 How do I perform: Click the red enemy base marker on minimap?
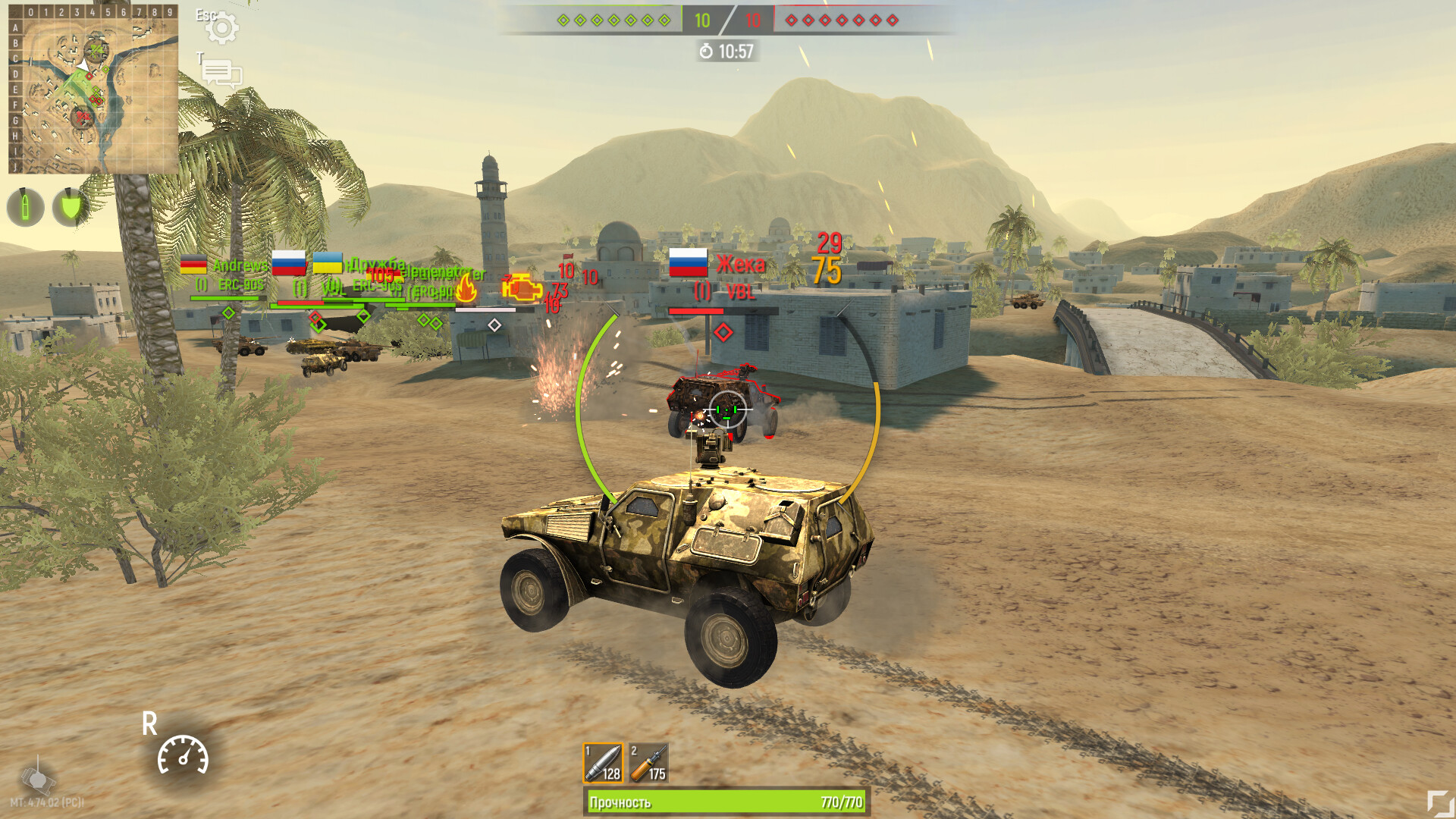(x=83, y=116)
